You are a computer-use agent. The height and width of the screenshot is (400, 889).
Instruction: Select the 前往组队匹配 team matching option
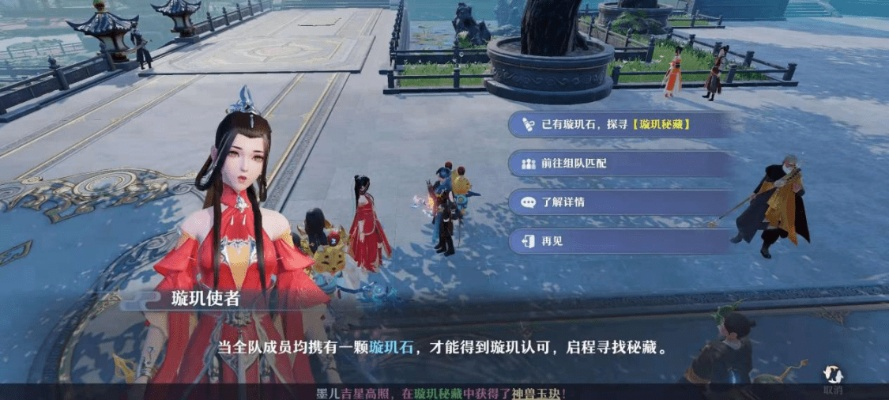[618, 163]
